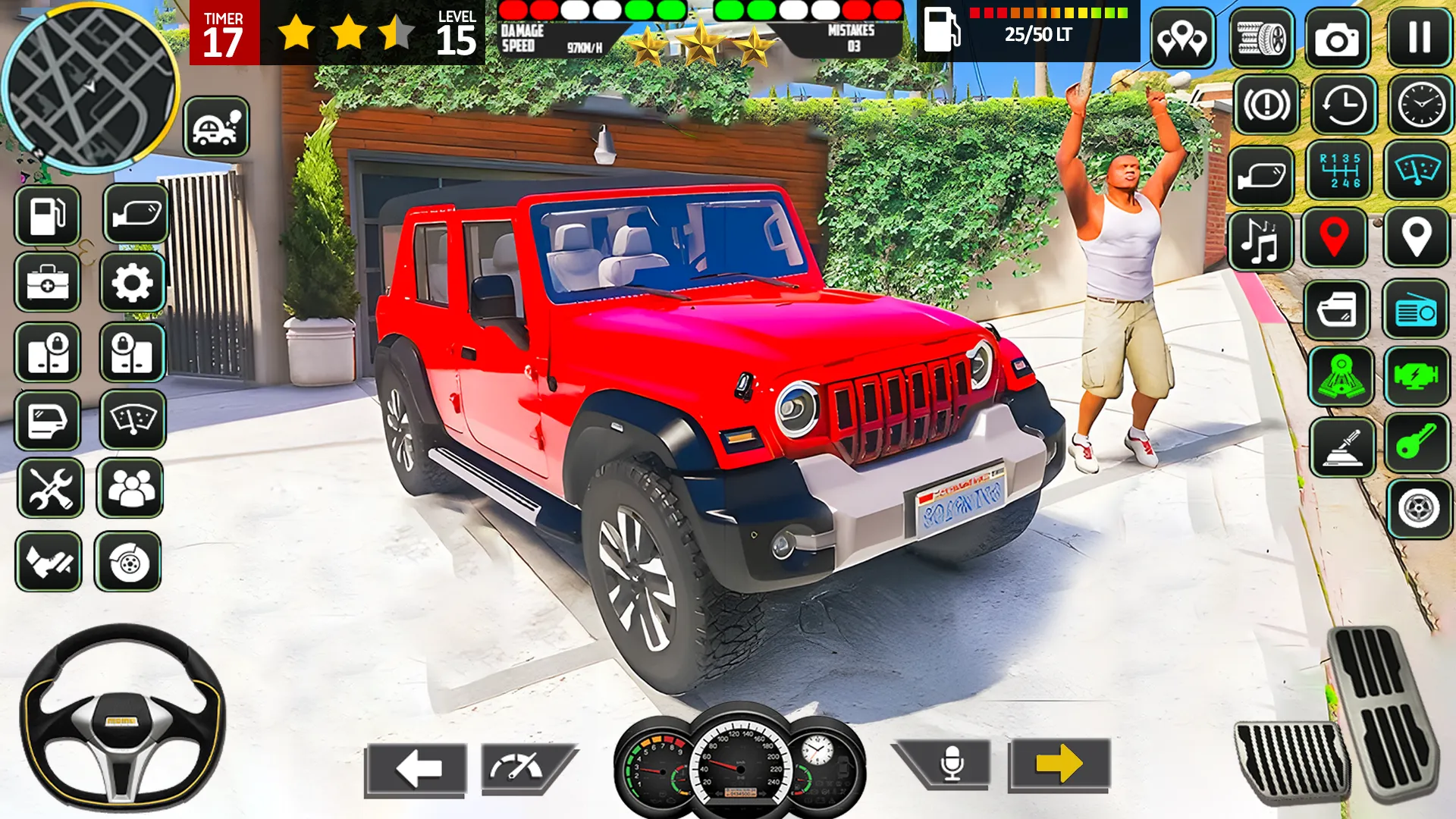Tap the green engine diagnostics icon
The width and height of the screenshot is (1456, 819).
pyautogui.click(x=1417, y=374)
